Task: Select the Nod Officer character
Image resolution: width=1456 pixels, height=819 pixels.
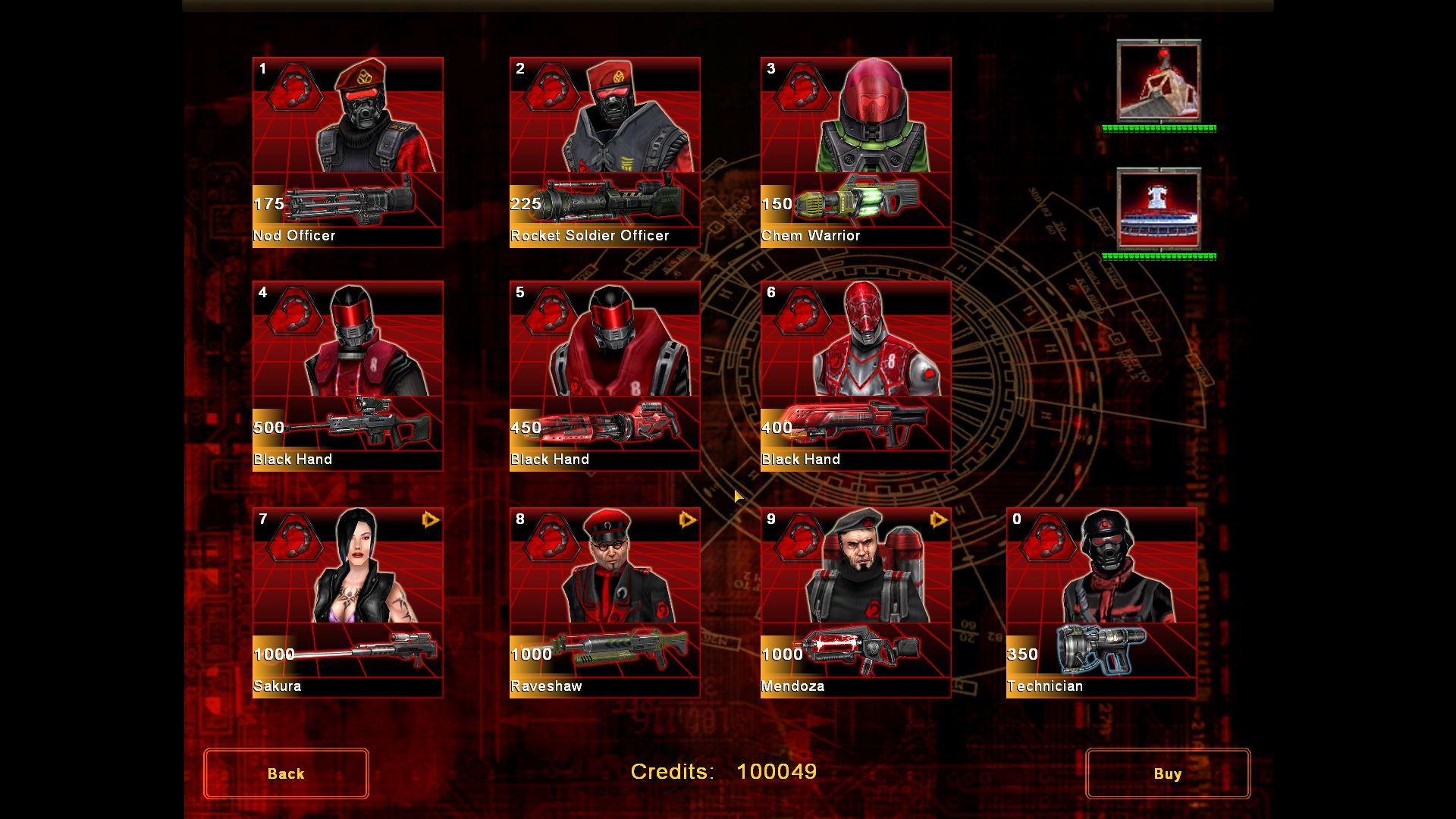Action: tap(347, 152)
